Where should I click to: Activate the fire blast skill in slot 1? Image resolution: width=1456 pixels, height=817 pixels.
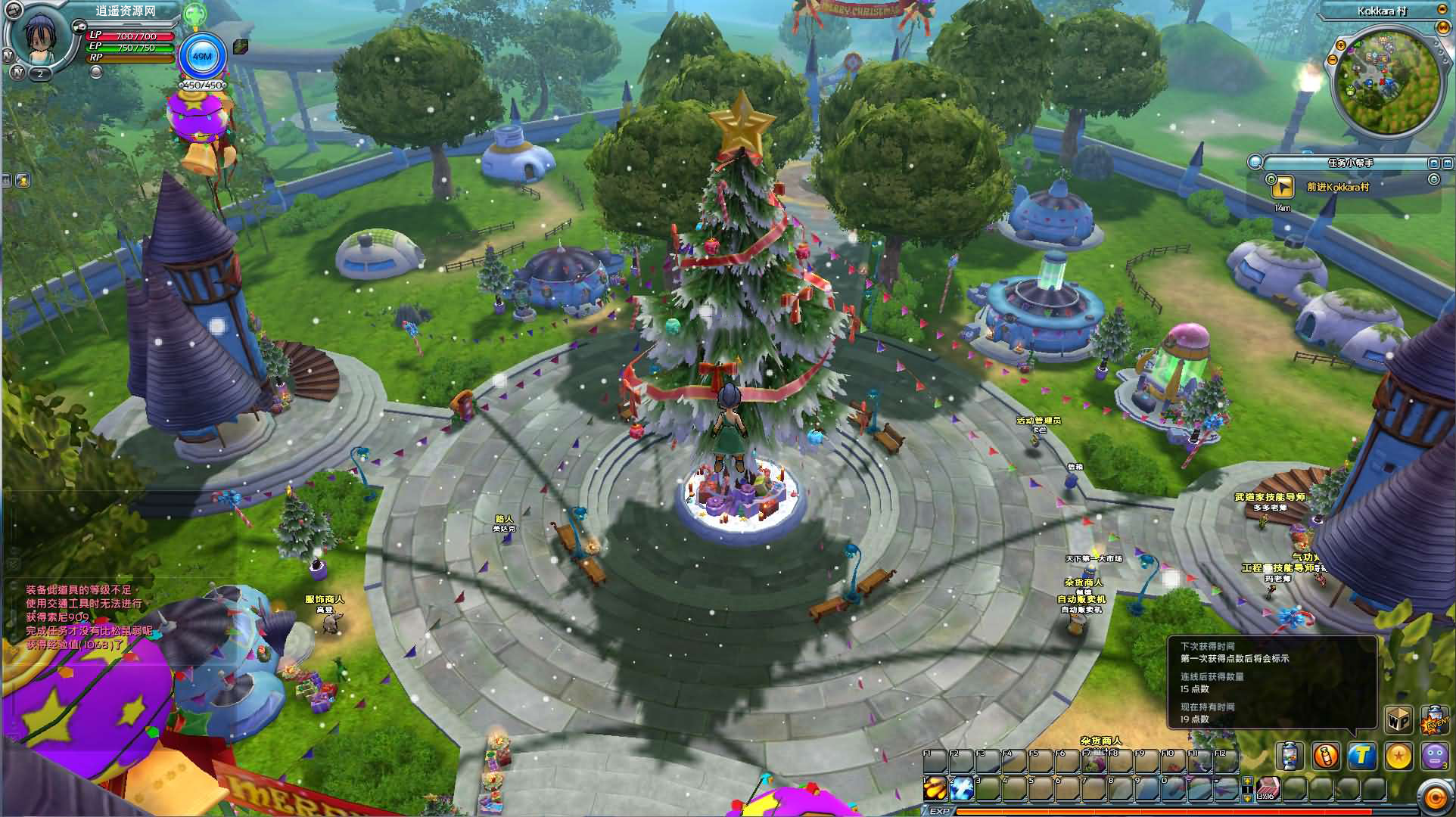point(935,788)
